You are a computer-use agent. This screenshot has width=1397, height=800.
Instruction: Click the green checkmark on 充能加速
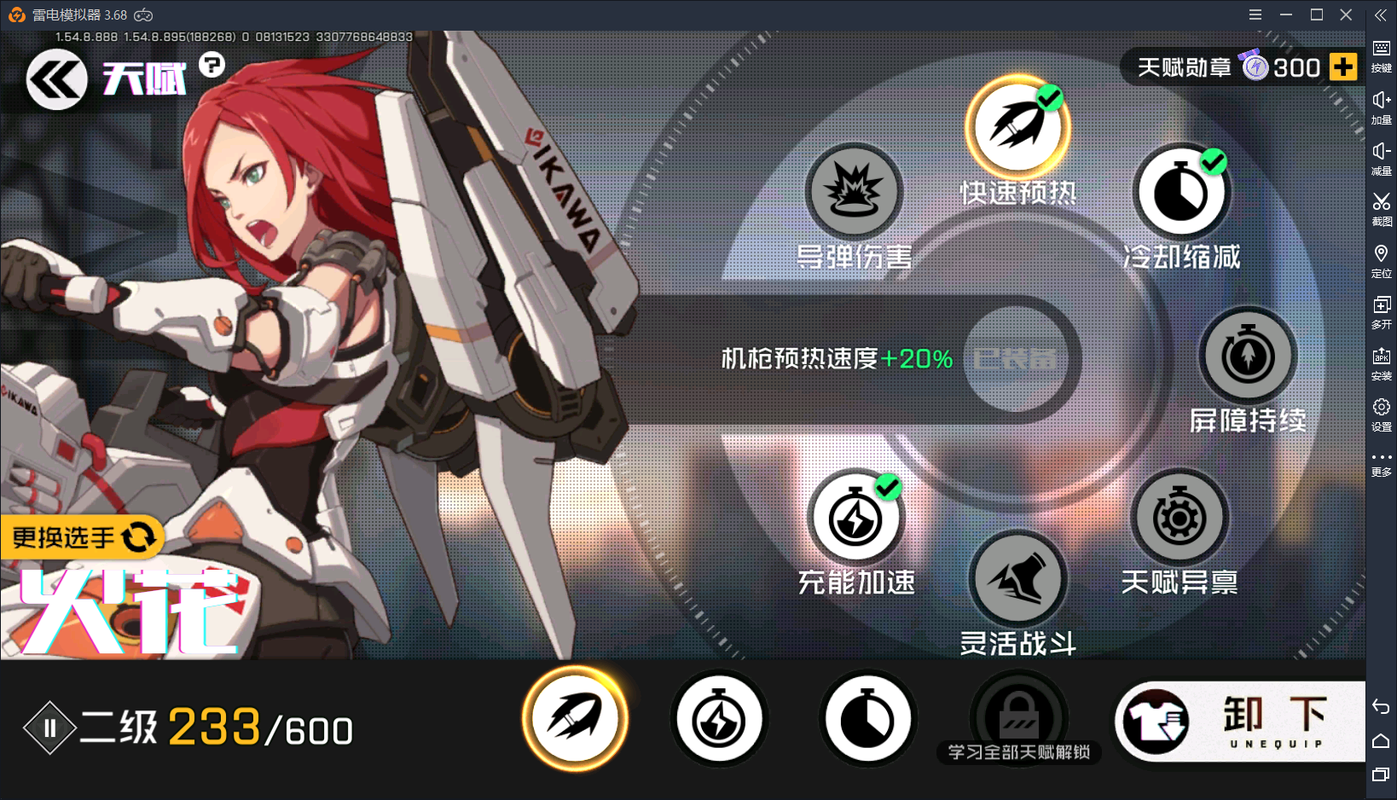887,487
